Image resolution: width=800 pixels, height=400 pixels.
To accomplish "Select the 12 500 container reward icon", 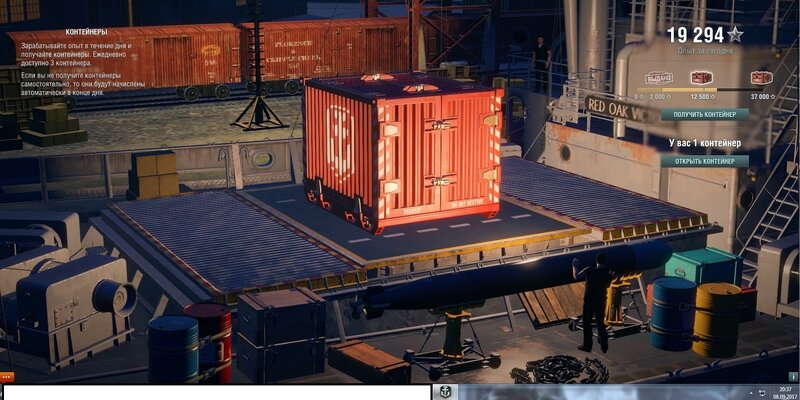I will (703, 78).
